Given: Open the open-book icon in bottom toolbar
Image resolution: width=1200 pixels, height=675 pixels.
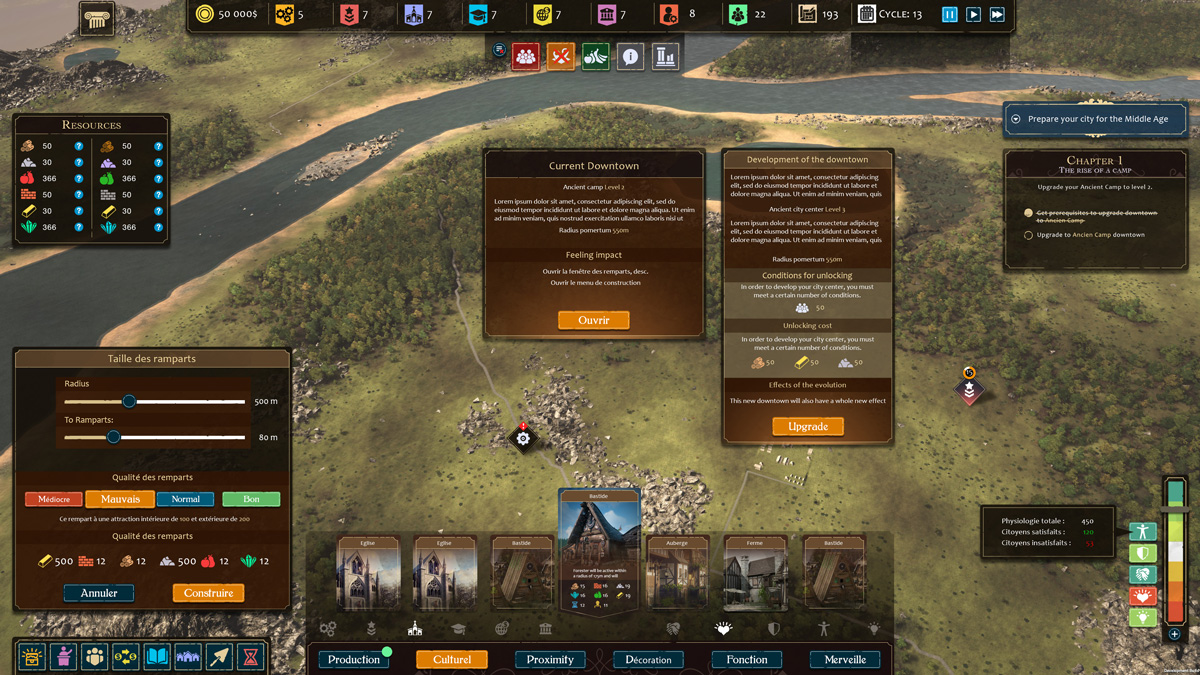Looking at the screenshot, I should pyautogui.click(x=157, y=657).
